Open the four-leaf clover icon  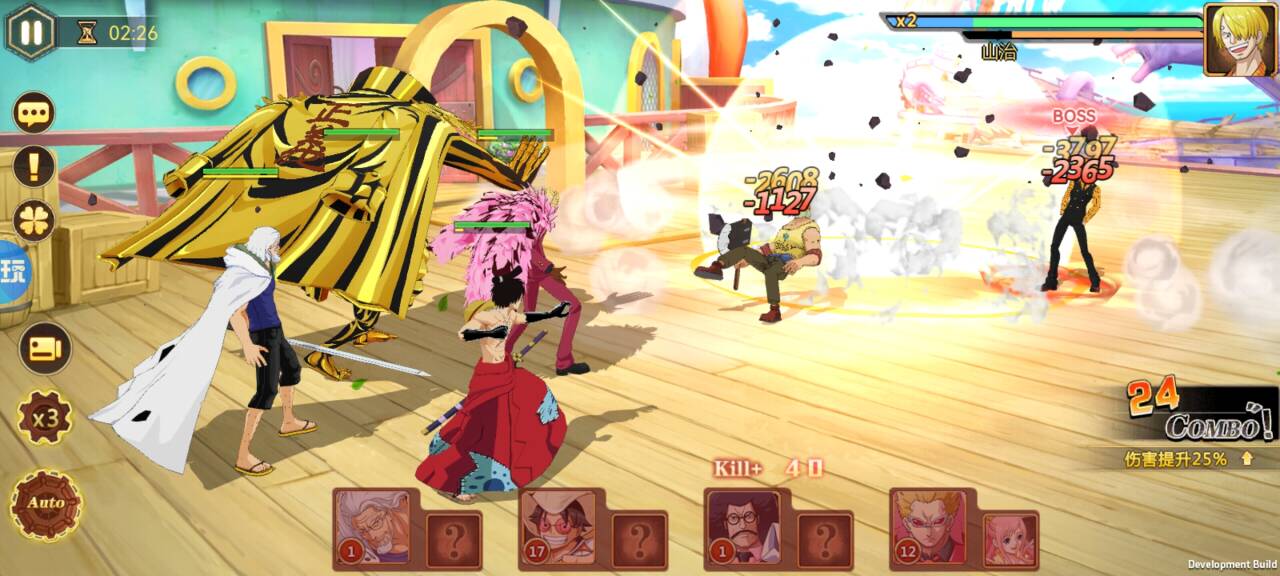(34, 220)
